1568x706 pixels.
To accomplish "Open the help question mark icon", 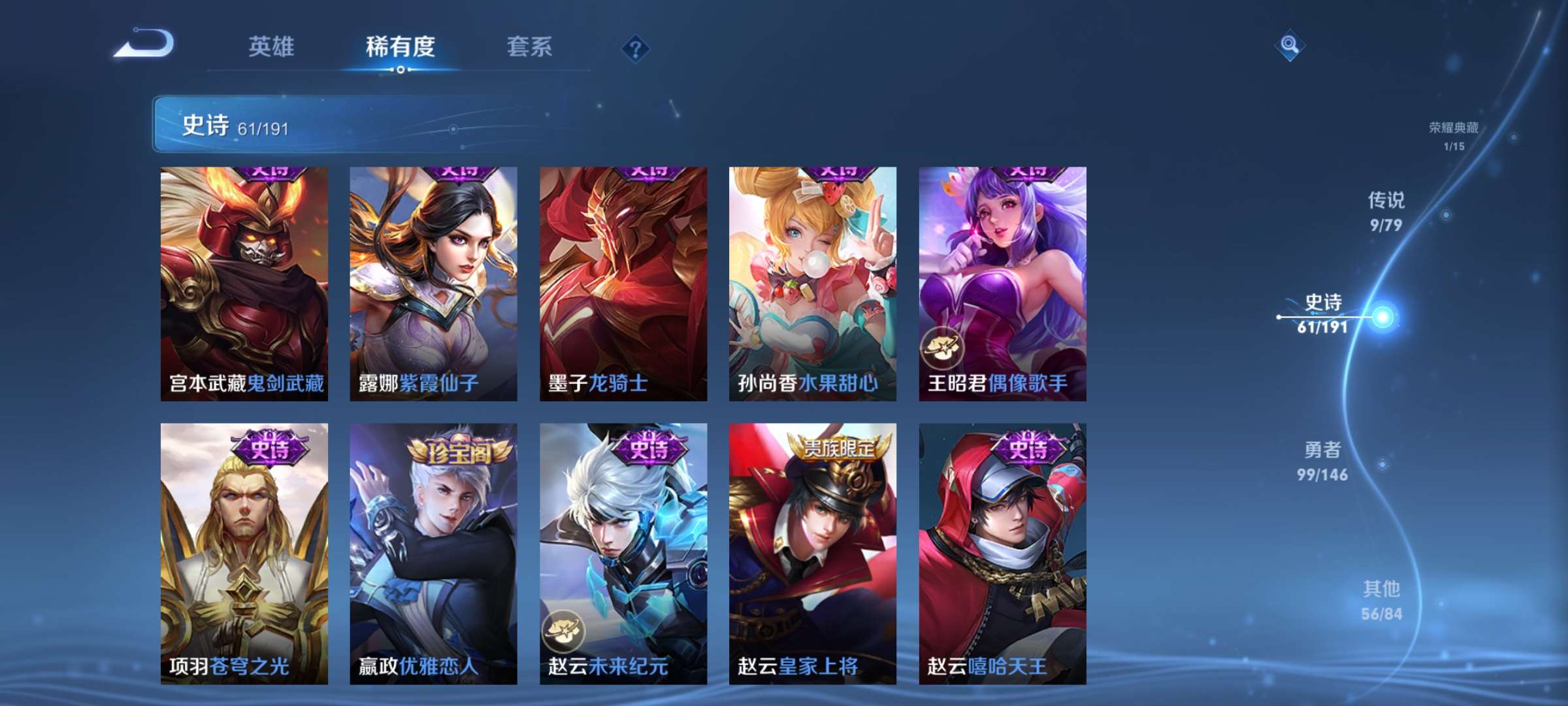I will (x=637, y=47).
